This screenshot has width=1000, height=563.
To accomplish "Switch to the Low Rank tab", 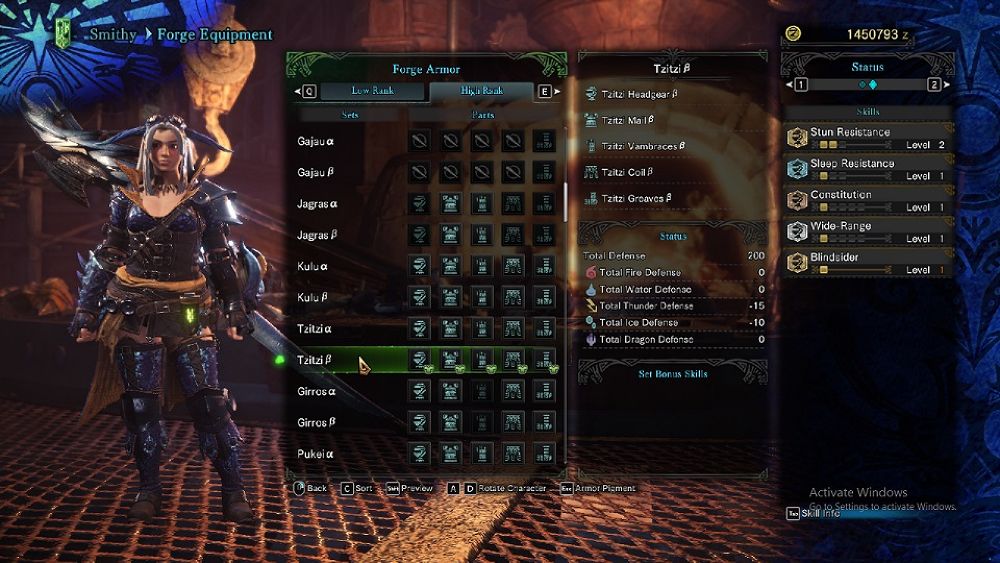I will click(x=372, y=91).
